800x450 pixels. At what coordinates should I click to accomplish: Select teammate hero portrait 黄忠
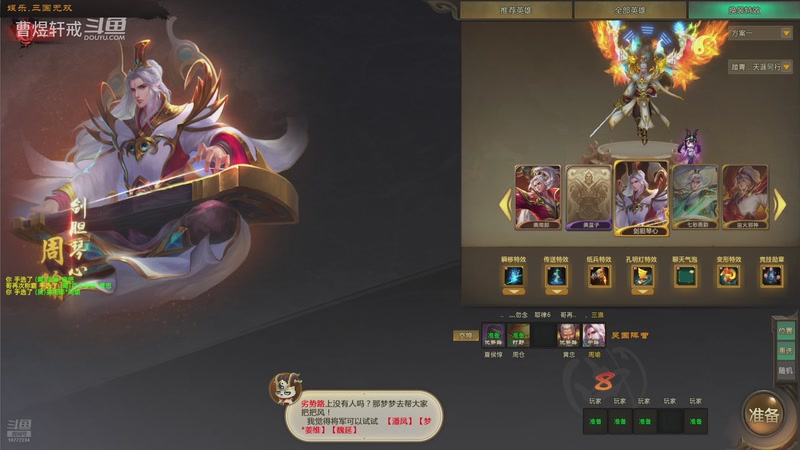[568, 335]
